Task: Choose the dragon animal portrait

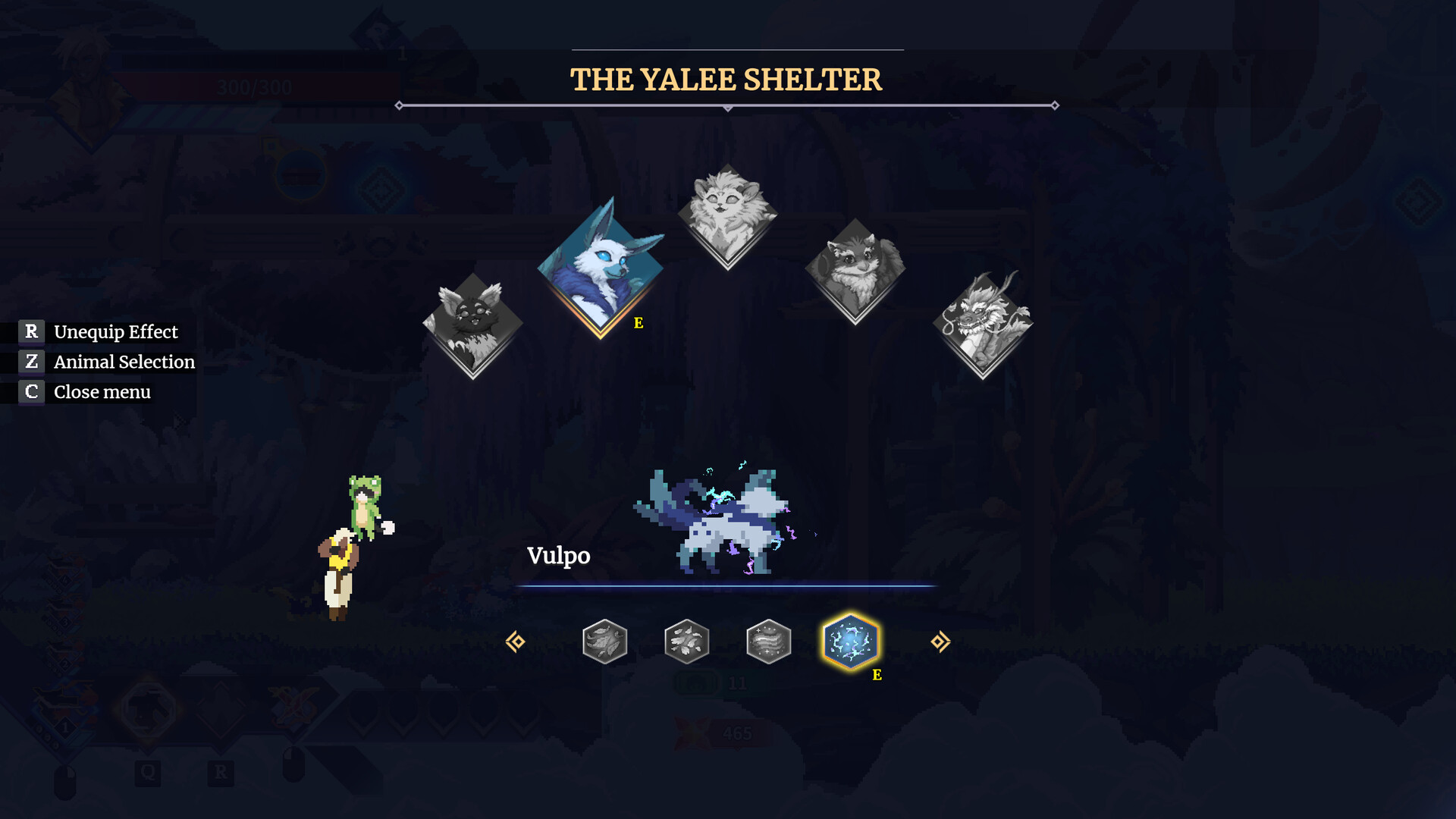Action: pos(983,324)
